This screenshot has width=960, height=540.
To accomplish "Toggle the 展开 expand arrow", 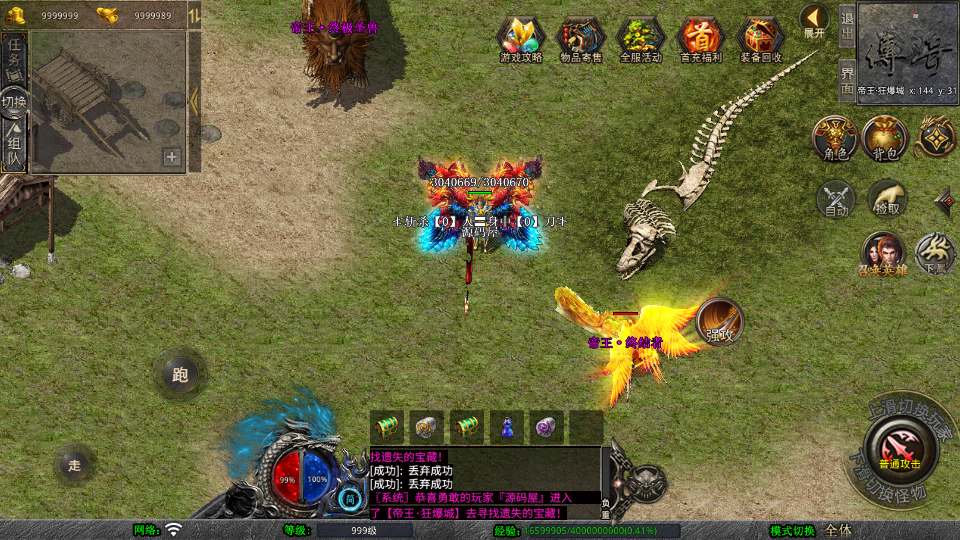I will pyautogui.click(x=814, y=20).
